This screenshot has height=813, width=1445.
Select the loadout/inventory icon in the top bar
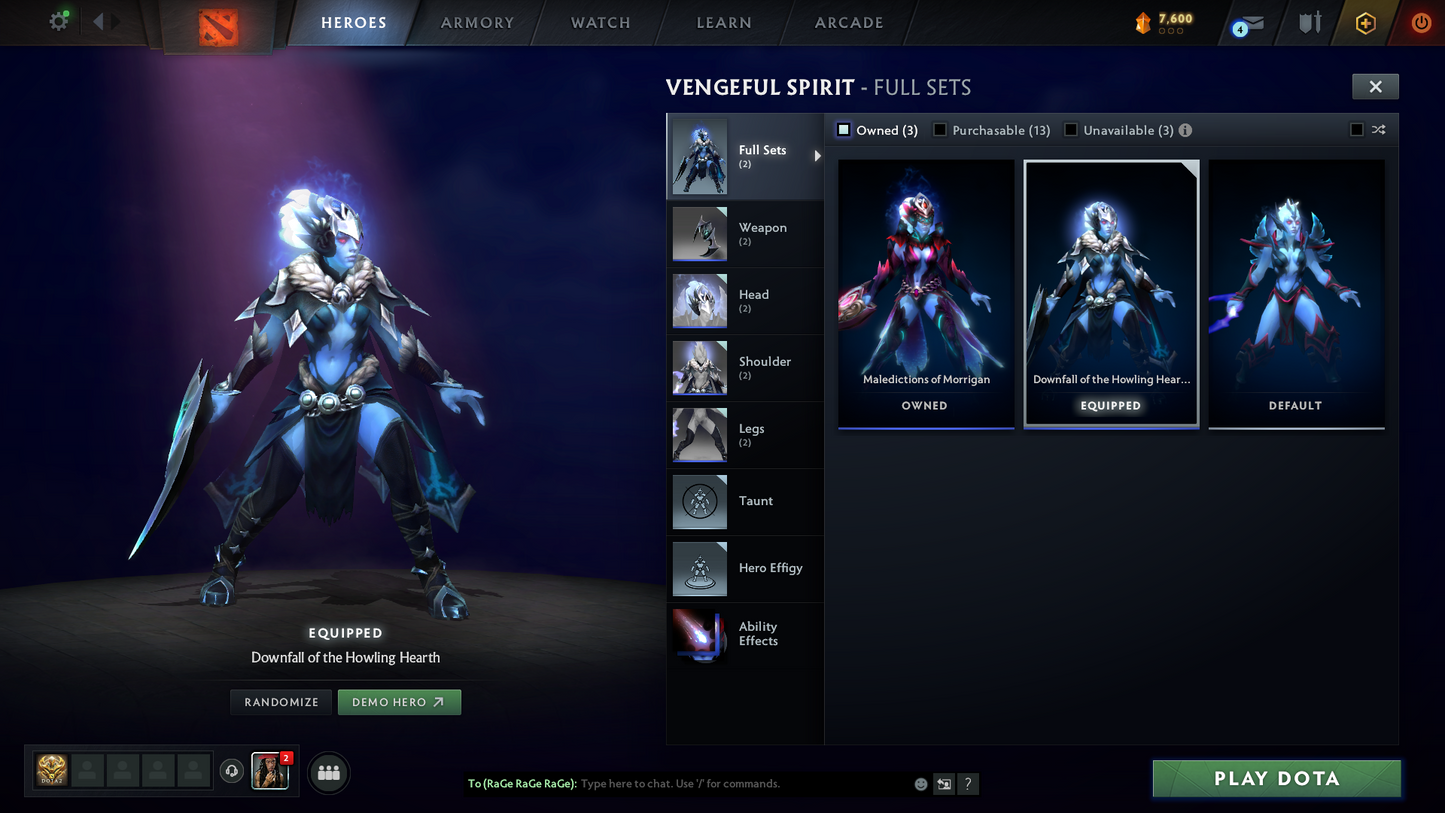(x=1310, y=23)
